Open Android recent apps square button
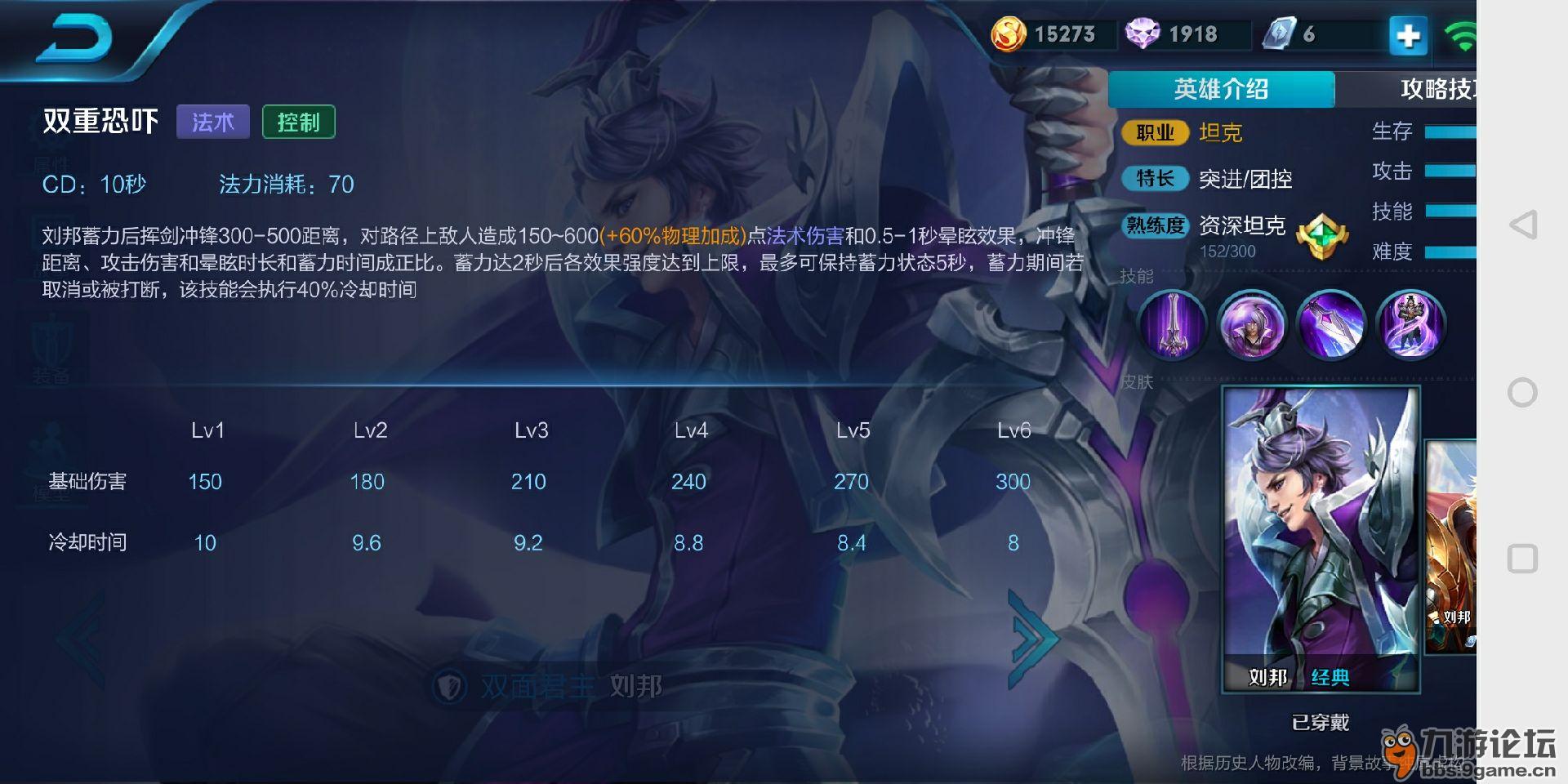The image size is (1568, 784). [1522, 559]
